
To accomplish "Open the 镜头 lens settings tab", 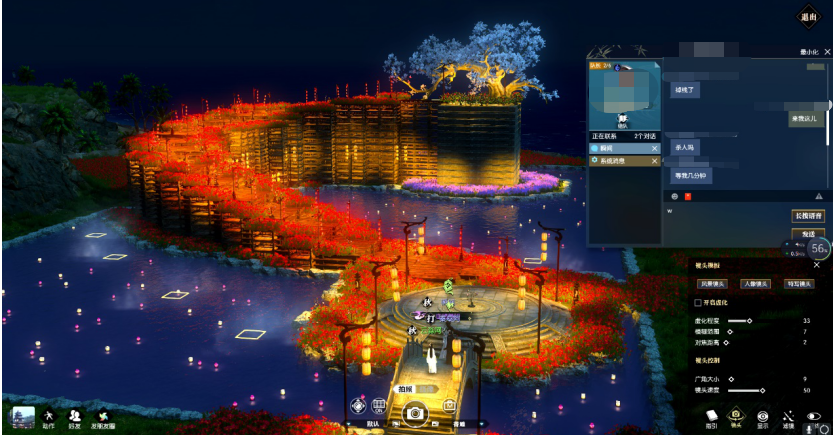I will click(x=736, y=418).
